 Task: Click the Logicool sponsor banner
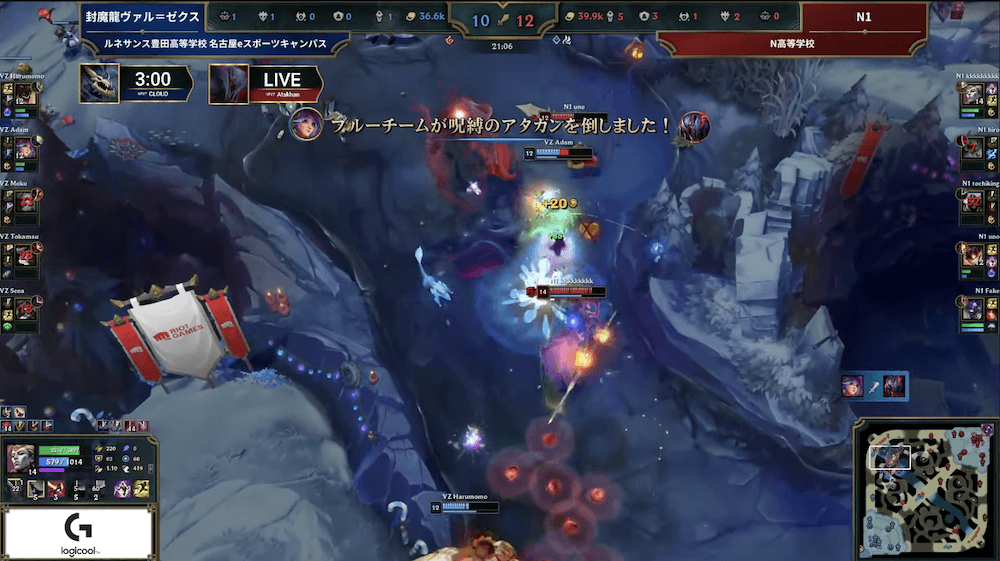click(x=78, y=534)
